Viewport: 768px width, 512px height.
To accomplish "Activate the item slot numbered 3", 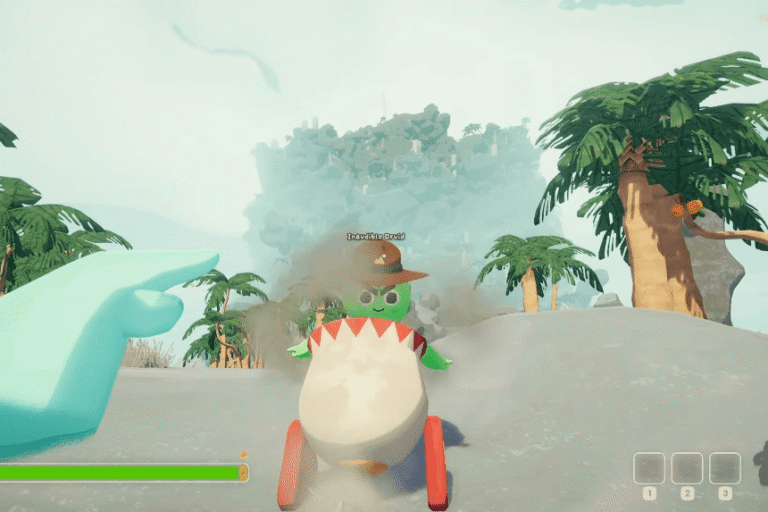I will pos(725,468).
